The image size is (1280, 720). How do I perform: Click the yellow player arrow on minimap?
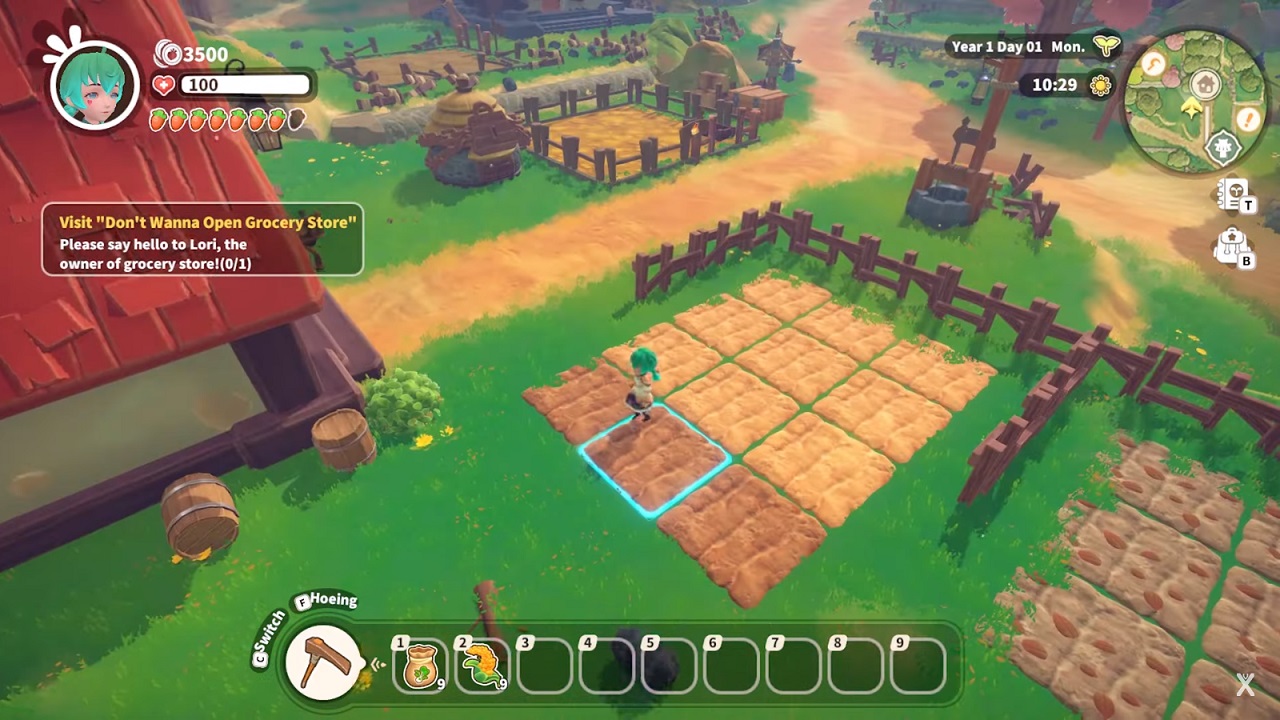point(1190,108)
